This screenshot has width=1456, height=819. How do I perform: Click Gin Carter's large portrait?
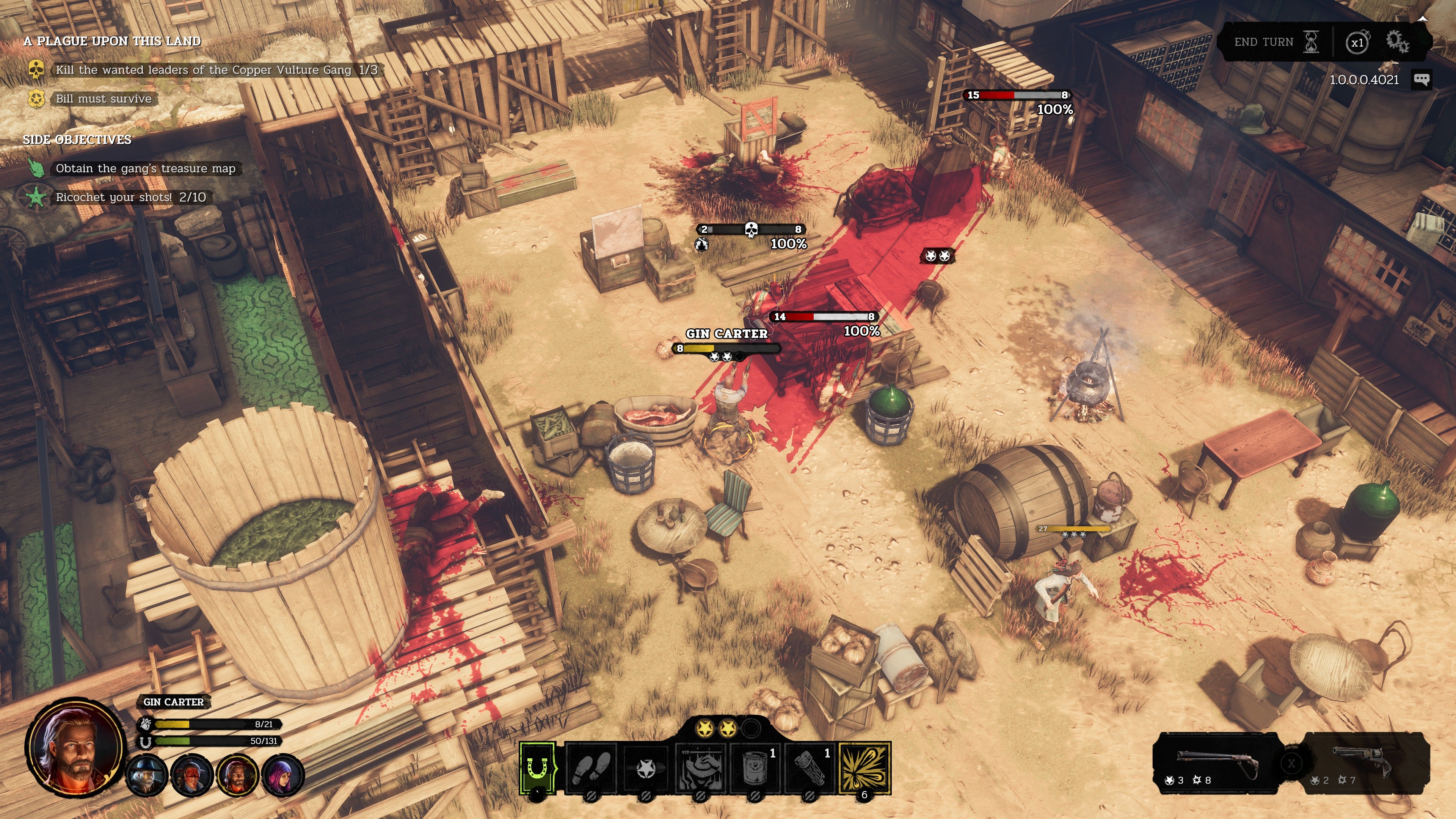75,746
